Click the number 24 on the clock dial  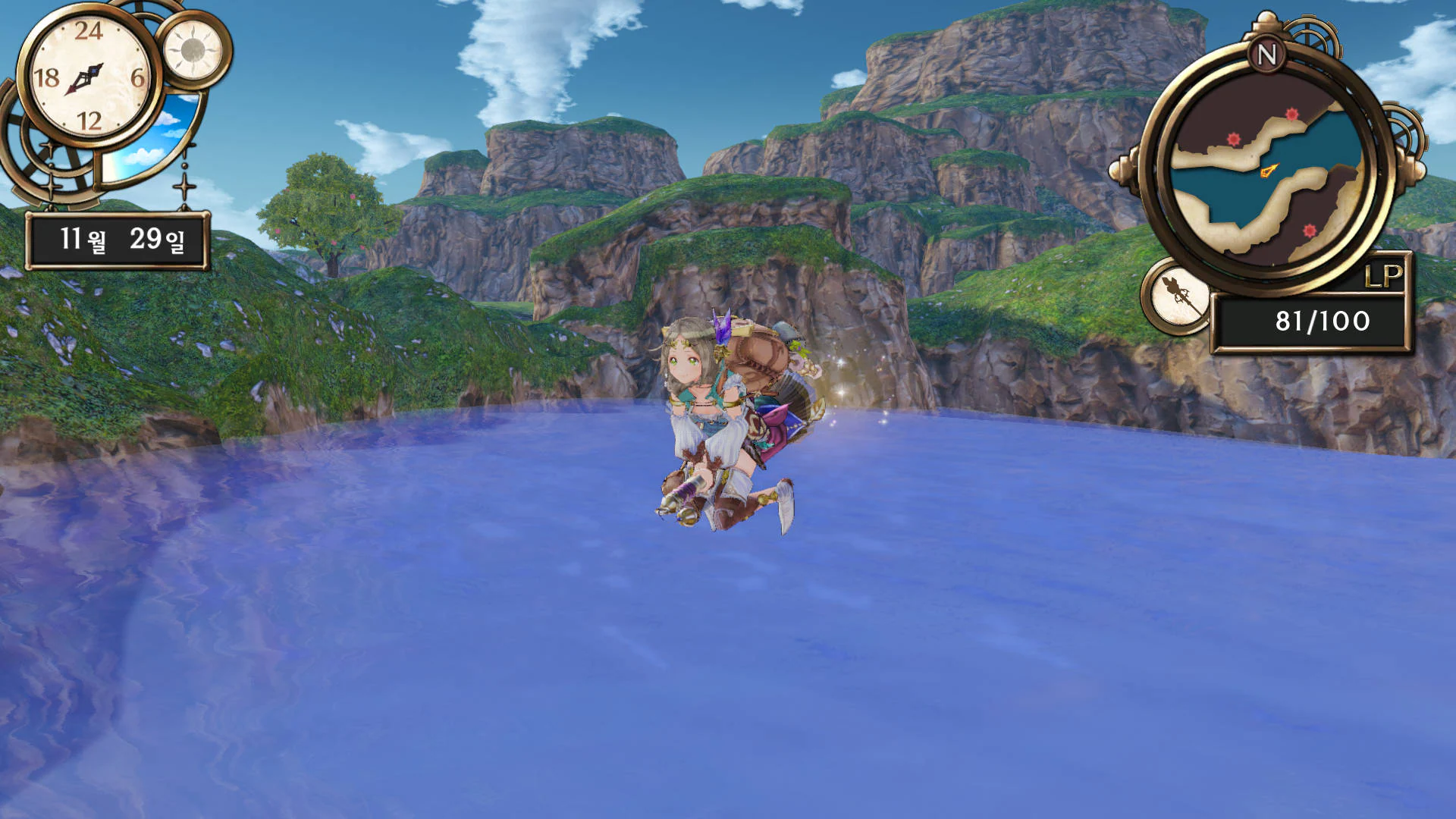89,30
